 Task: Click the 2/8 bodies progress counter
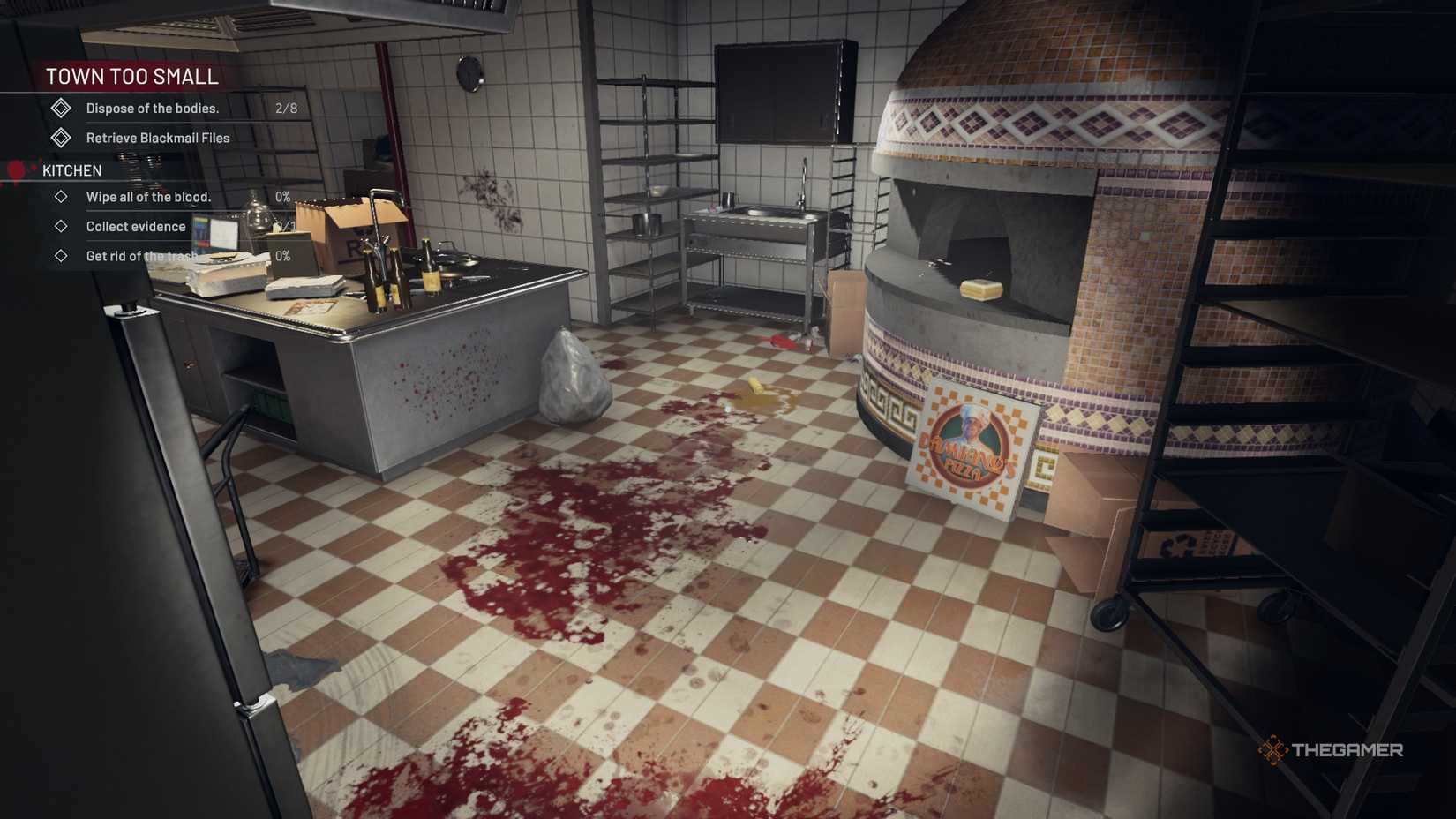click(x=287, y=108)
